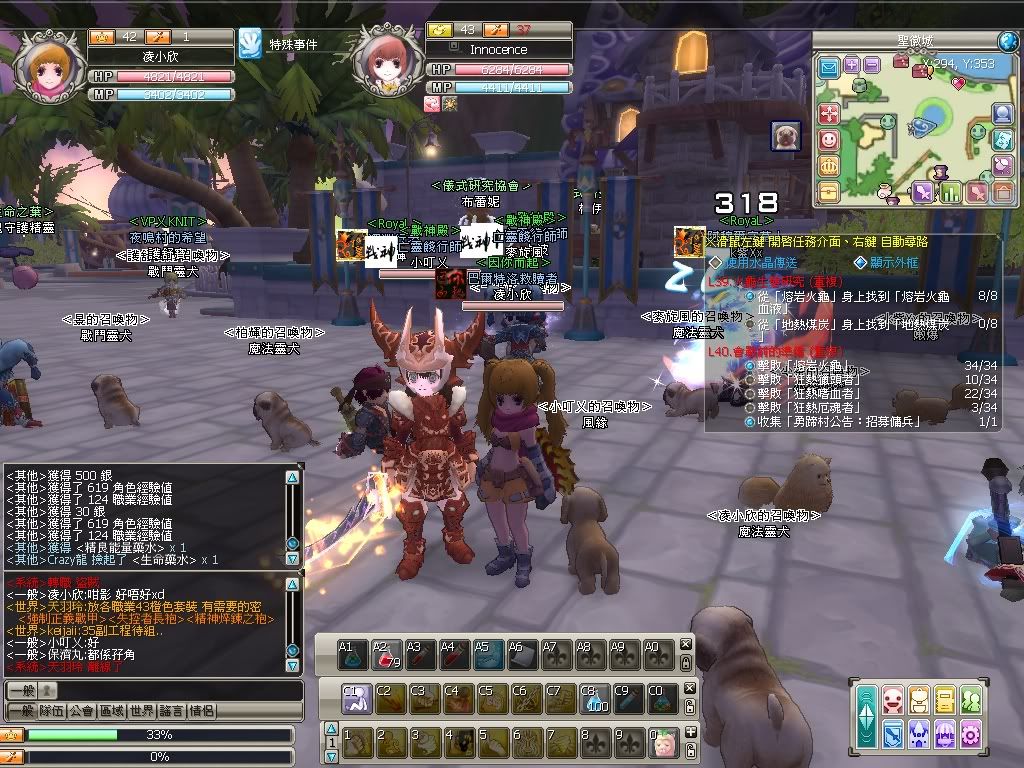1024x768 pixels.
Task: Switch to the 公會 chat tab
Action: pyautogui.click(x=82, y=711)
